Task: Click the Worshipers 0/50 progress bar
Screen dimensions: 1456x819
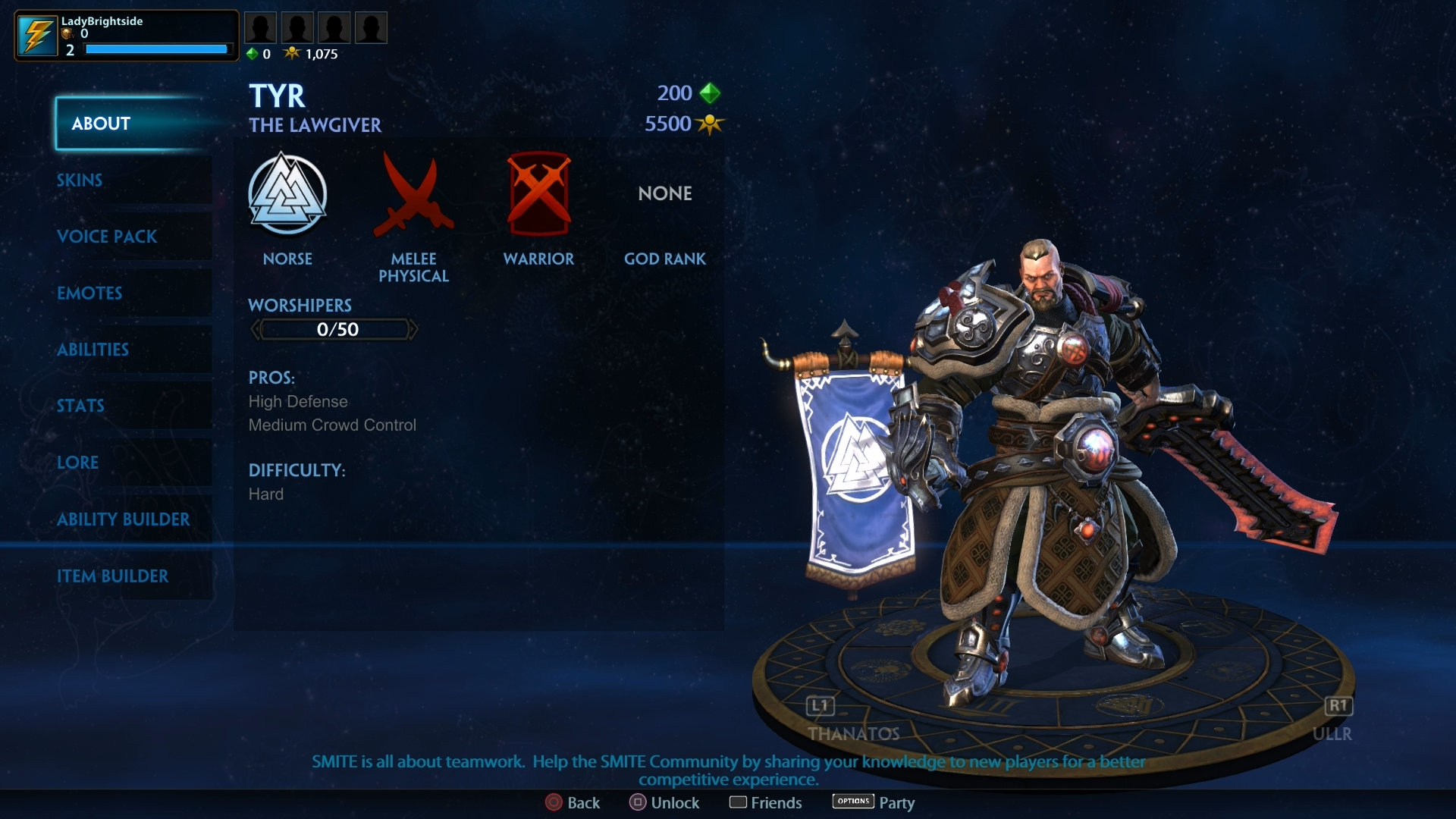Action: coord(334,329)
